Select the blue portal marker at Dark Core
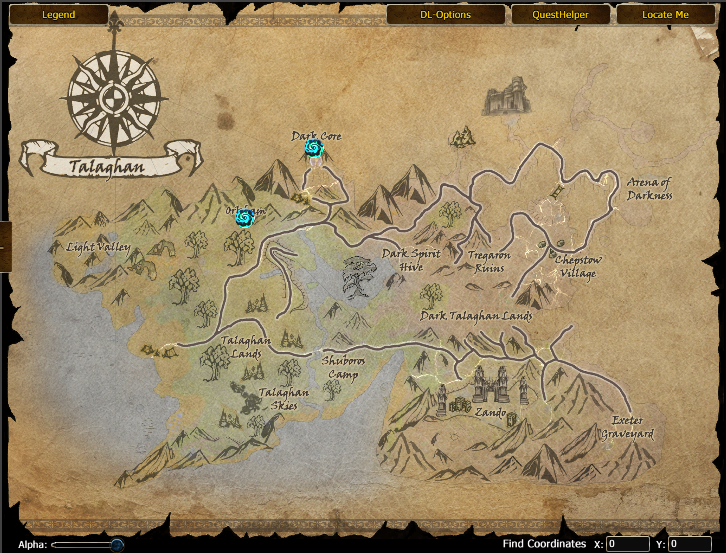This screenshot has width=726, height=553. point(314,149)
